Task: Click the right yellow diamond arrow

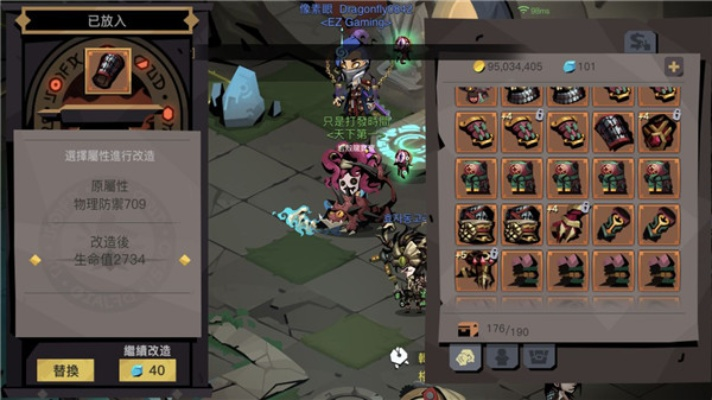Action: tap(184, 260)
